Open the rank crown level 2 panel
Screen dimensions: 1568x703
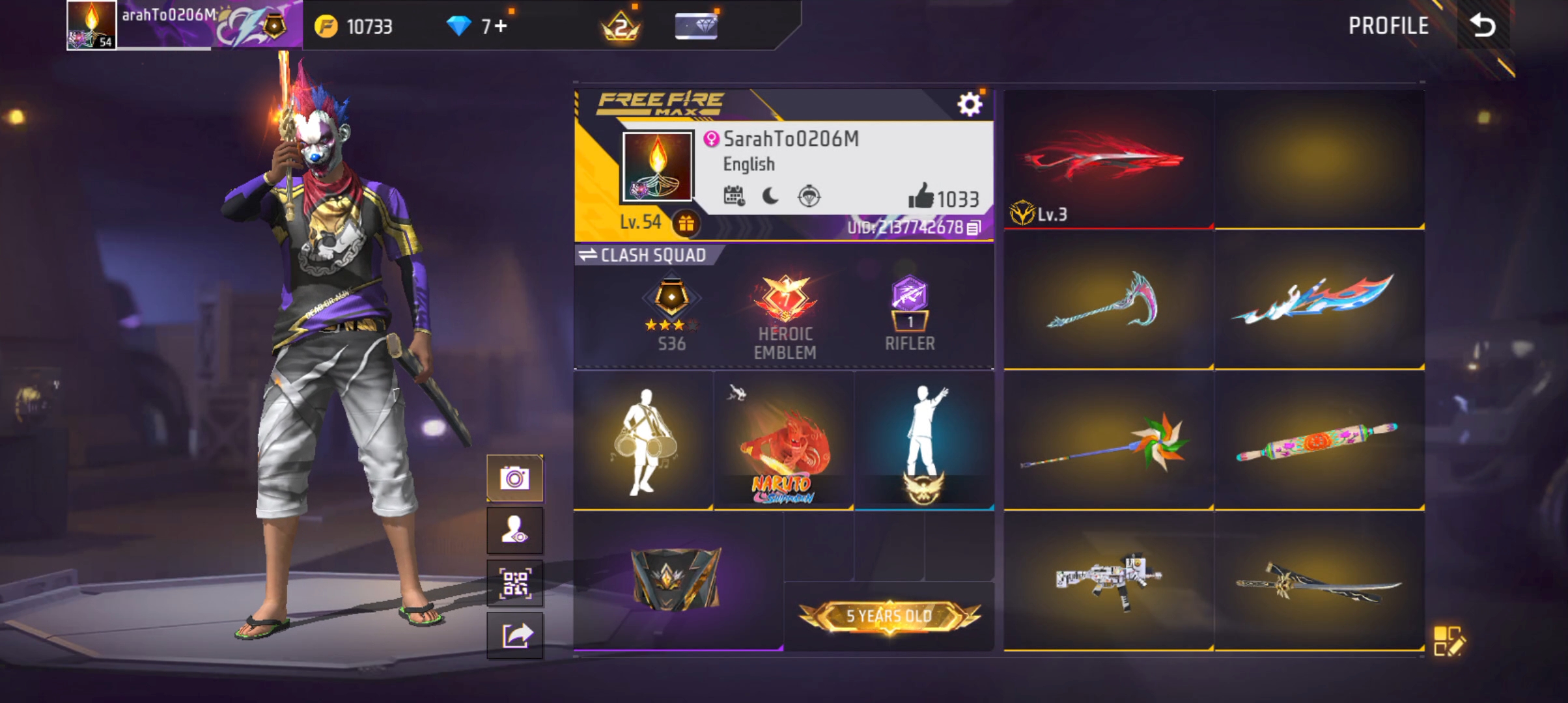pyautogui.click(x=622, y=26)
